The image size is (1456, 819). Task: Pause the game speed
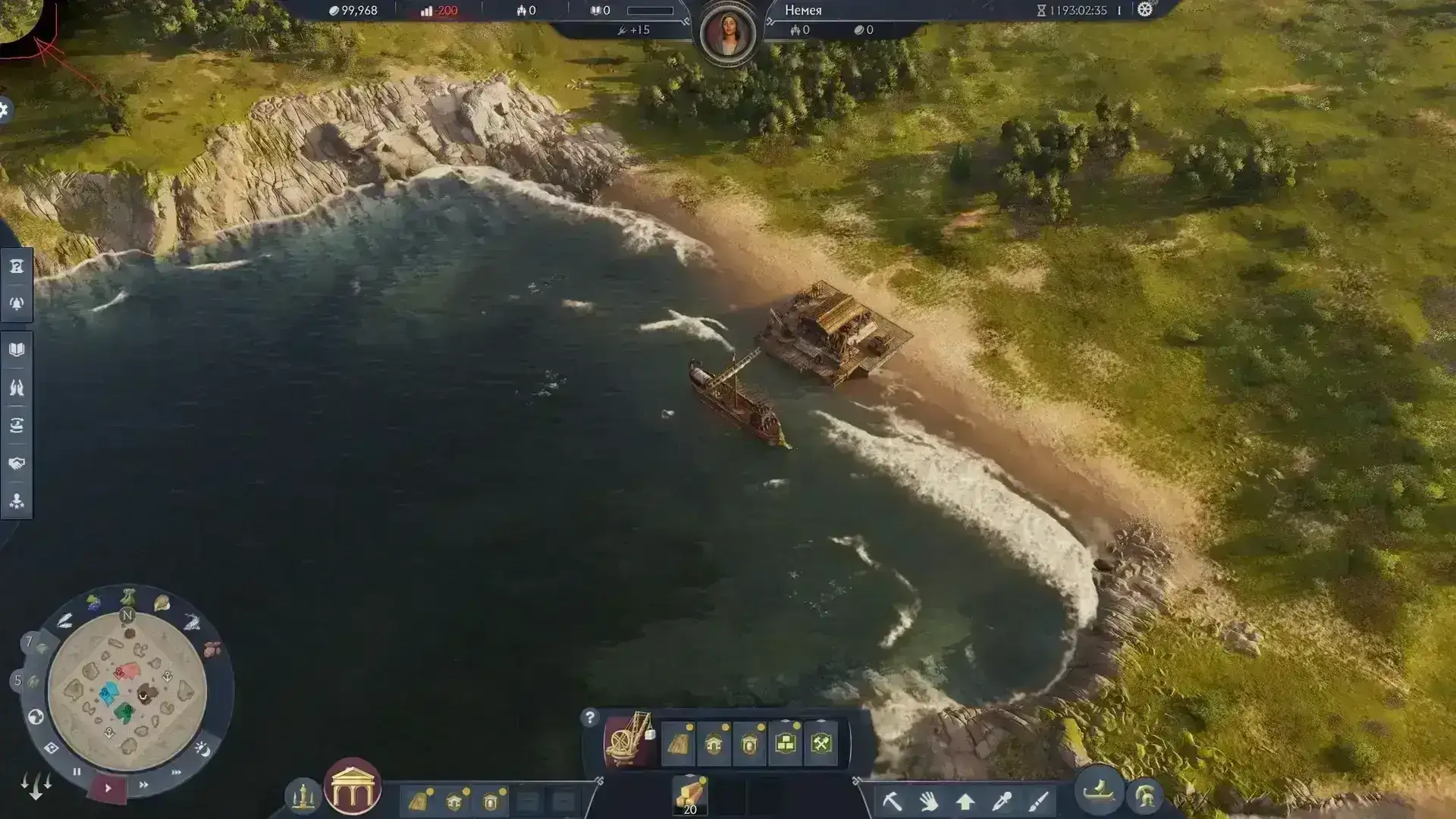(x=77, y=772)
